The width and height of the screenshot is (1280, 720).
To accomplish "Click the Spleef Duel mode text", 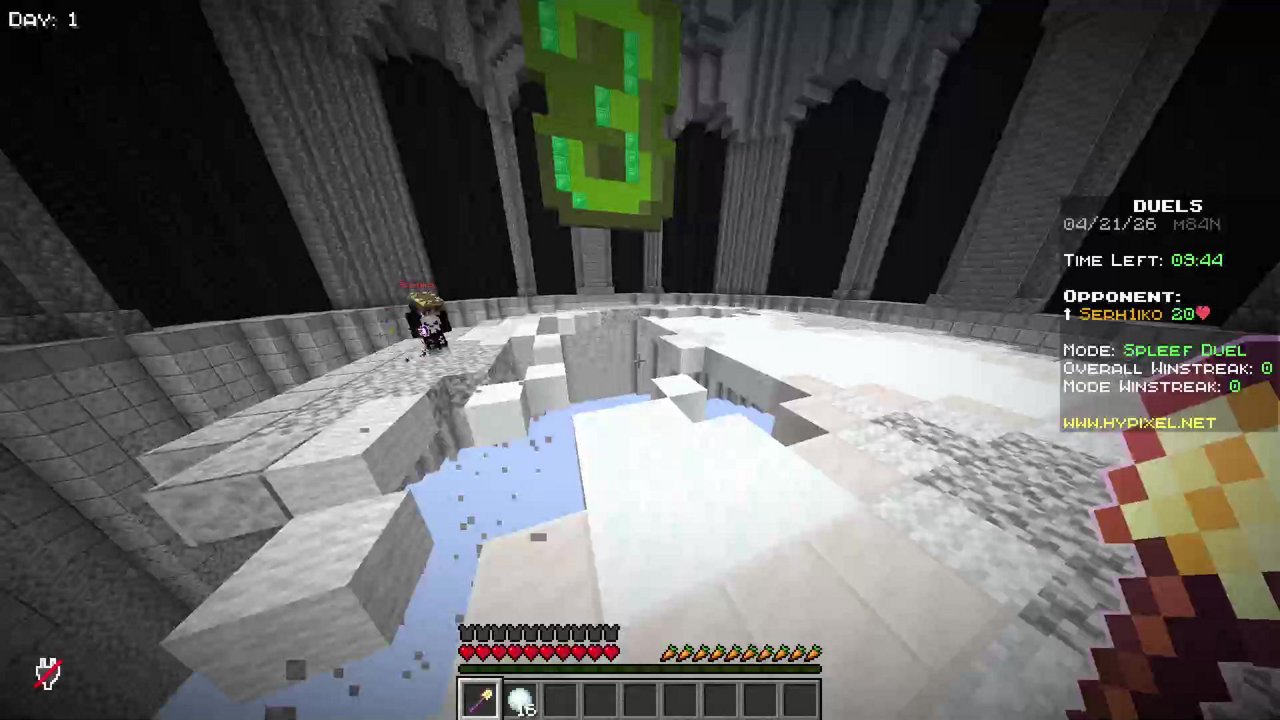I will click(x=1185, y=350).
